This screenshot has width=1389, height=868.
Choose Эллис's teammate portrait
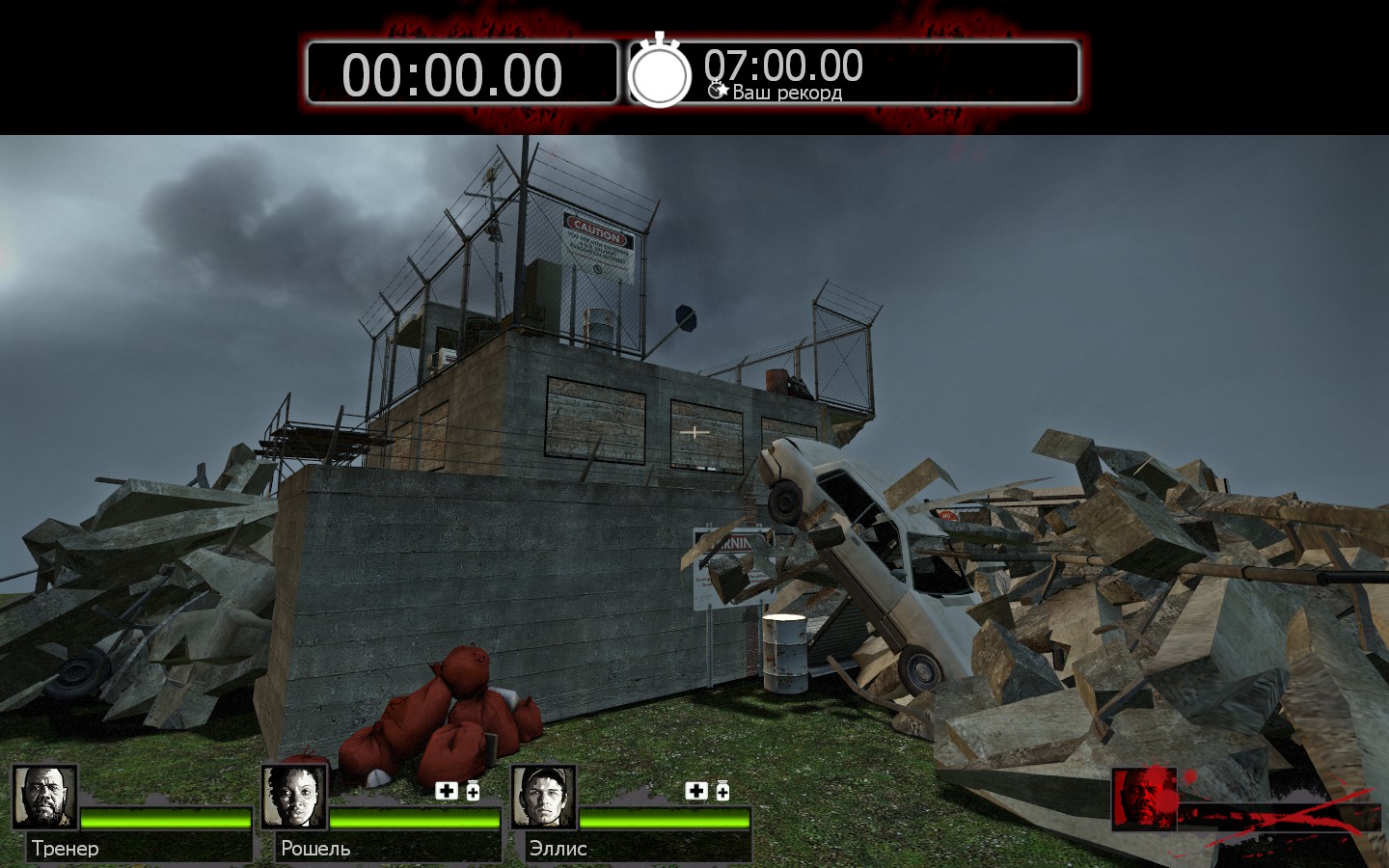point(544,797)
